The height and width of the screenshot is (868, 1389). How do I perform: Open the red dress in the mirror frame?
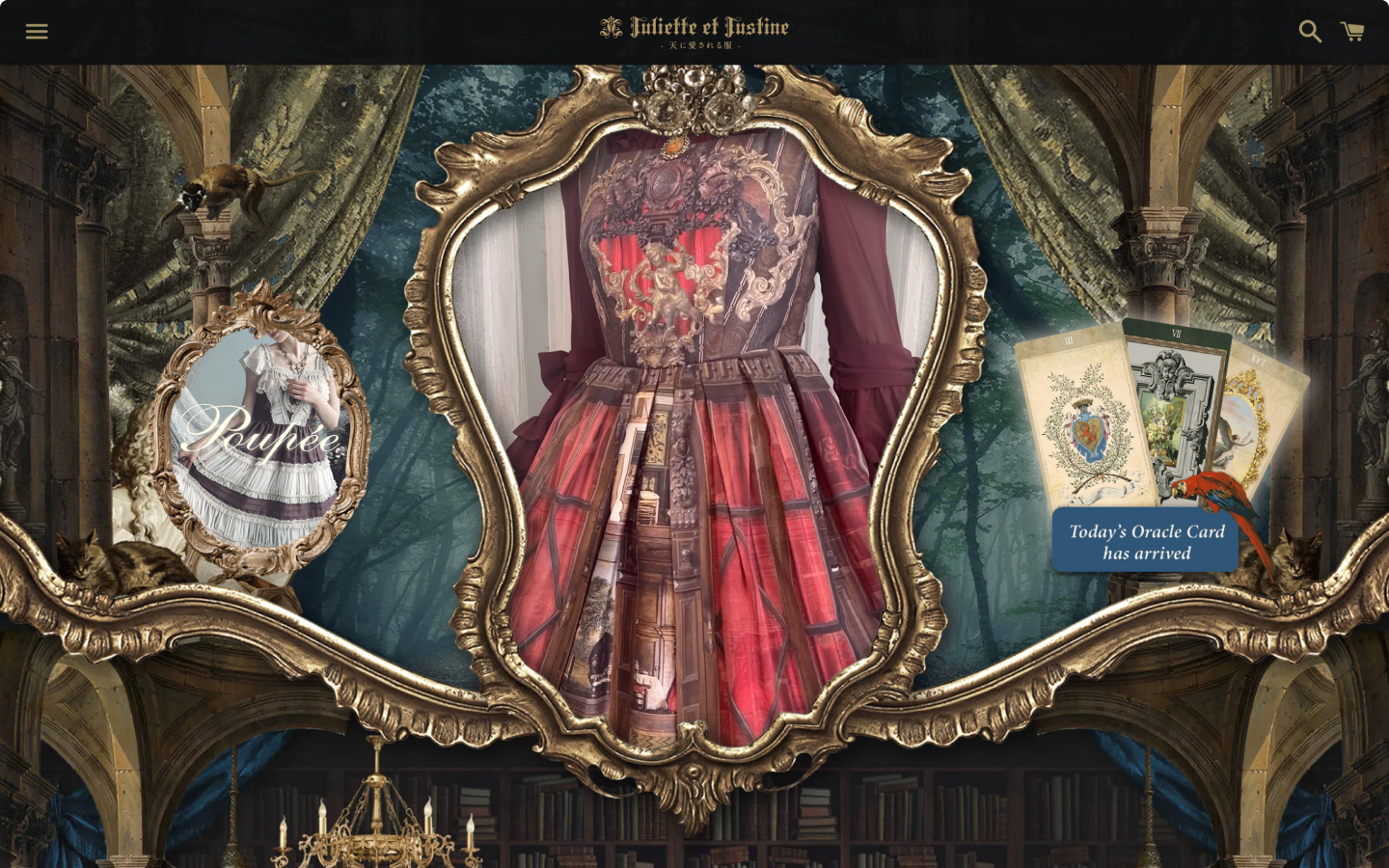pos(694,444)
